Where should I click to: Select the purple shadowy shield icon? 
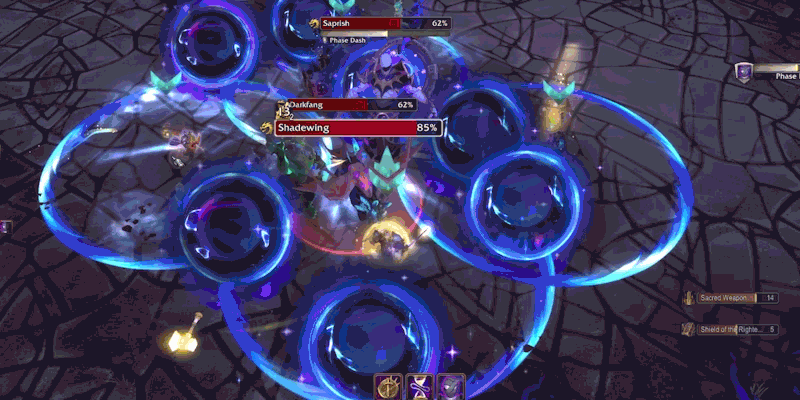(x=451, y=387)
